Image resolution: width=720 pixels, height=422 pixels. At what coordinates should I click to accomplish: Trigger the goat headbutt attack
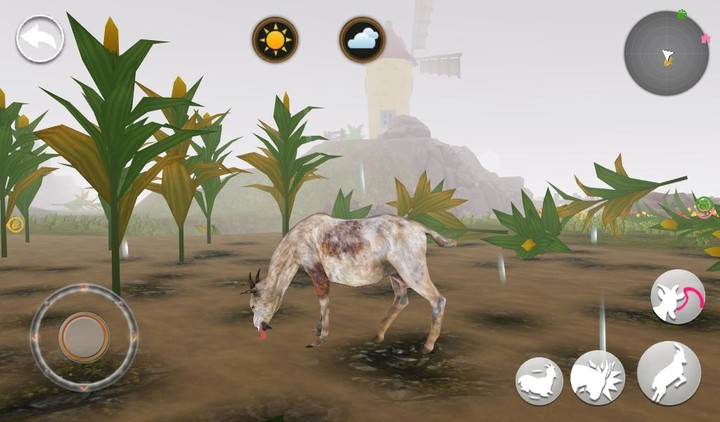tap(597, 378)
